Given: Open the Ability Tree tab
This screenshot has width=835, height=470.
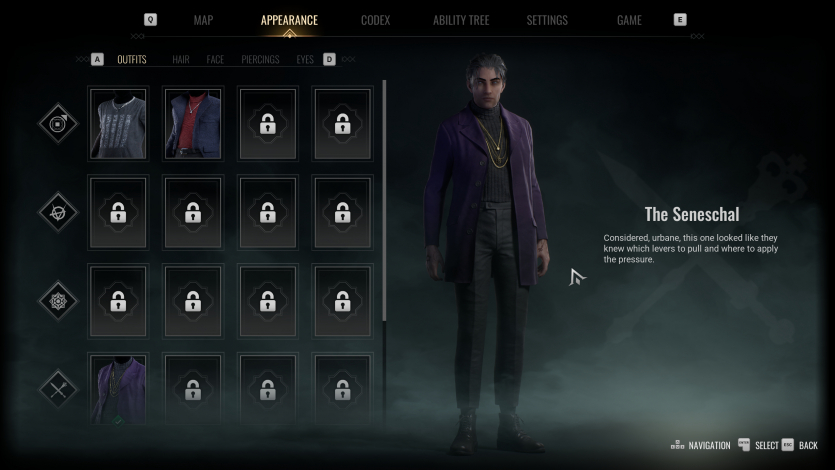Looking at the screenshot, I should point(463,20).
